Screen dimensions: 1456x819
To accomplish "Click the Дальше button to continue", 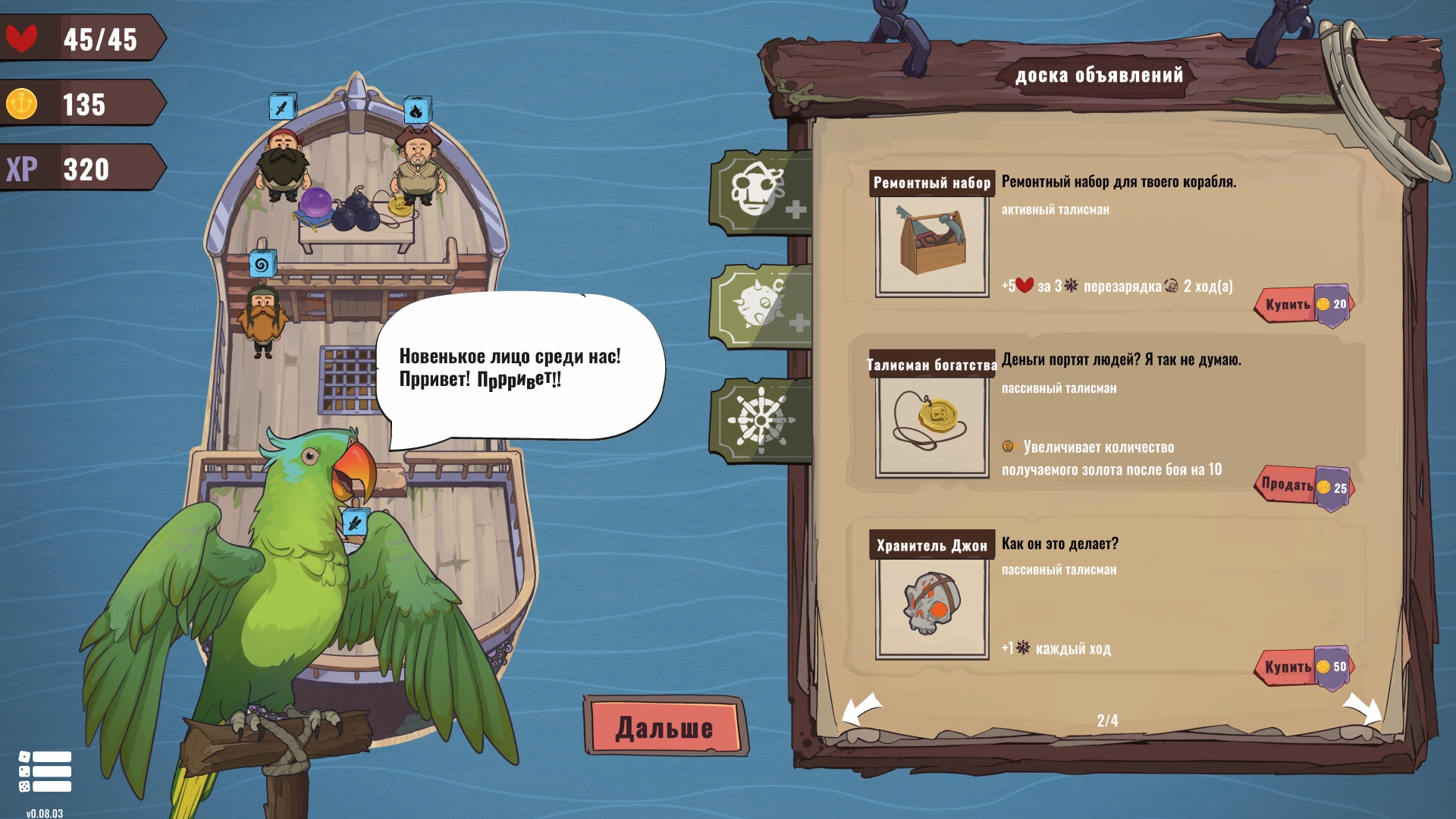I will coord(665,727).
